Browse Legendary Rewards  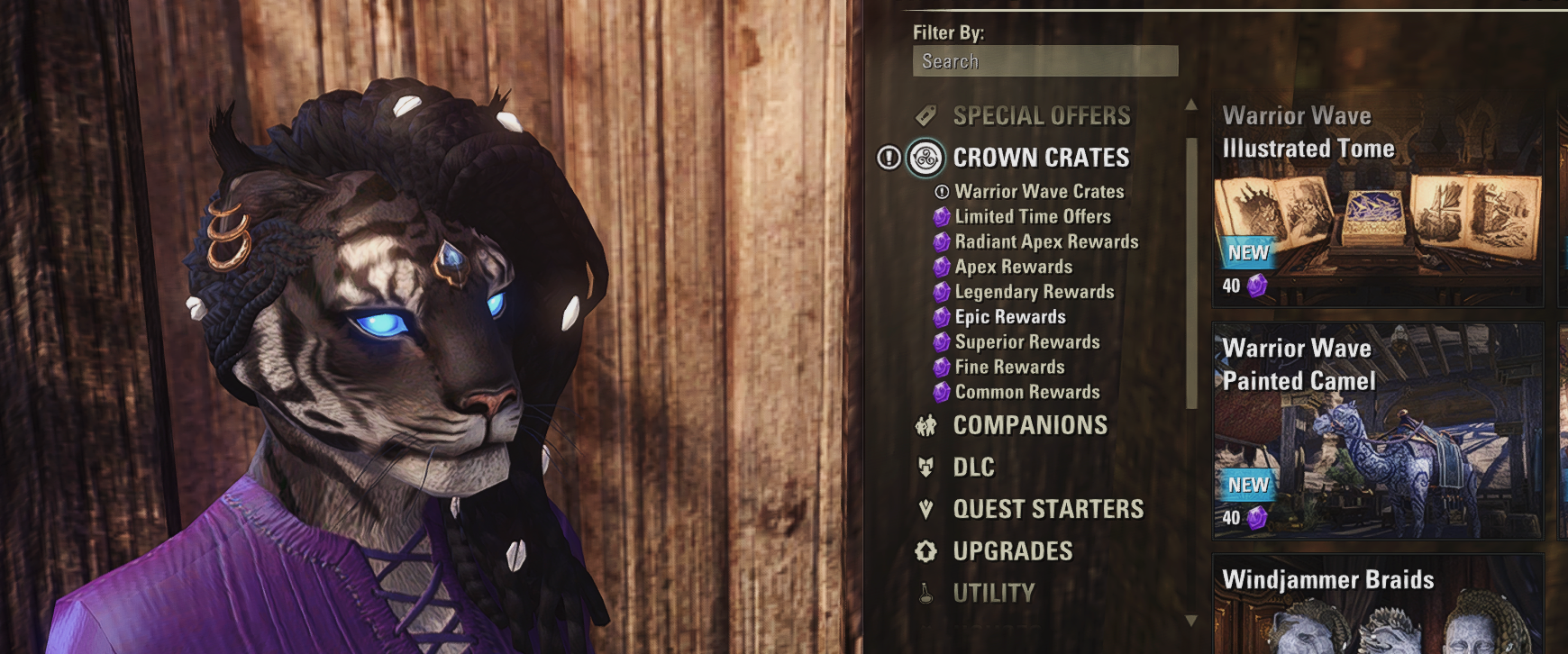tap(1035, 293)
